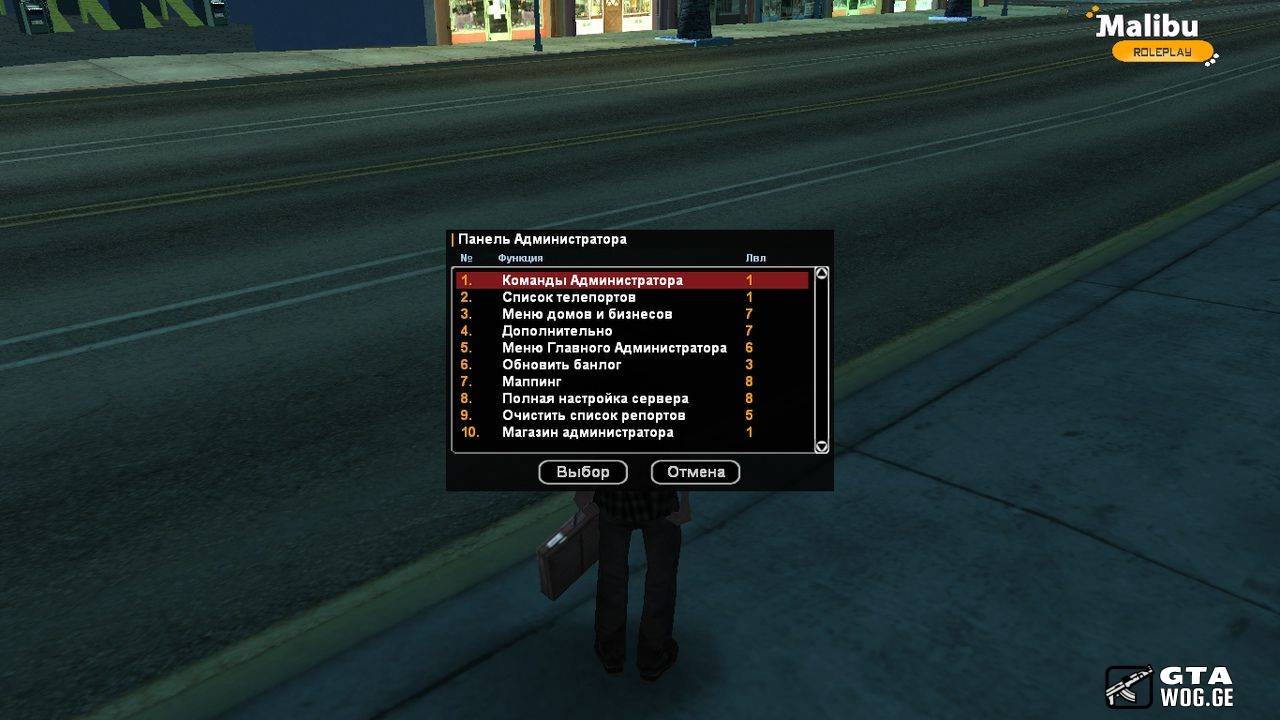The width and height of the screenshot is (1280, 720).
Task: Open the "Дополнительно" list item
Action: (557, 331)
